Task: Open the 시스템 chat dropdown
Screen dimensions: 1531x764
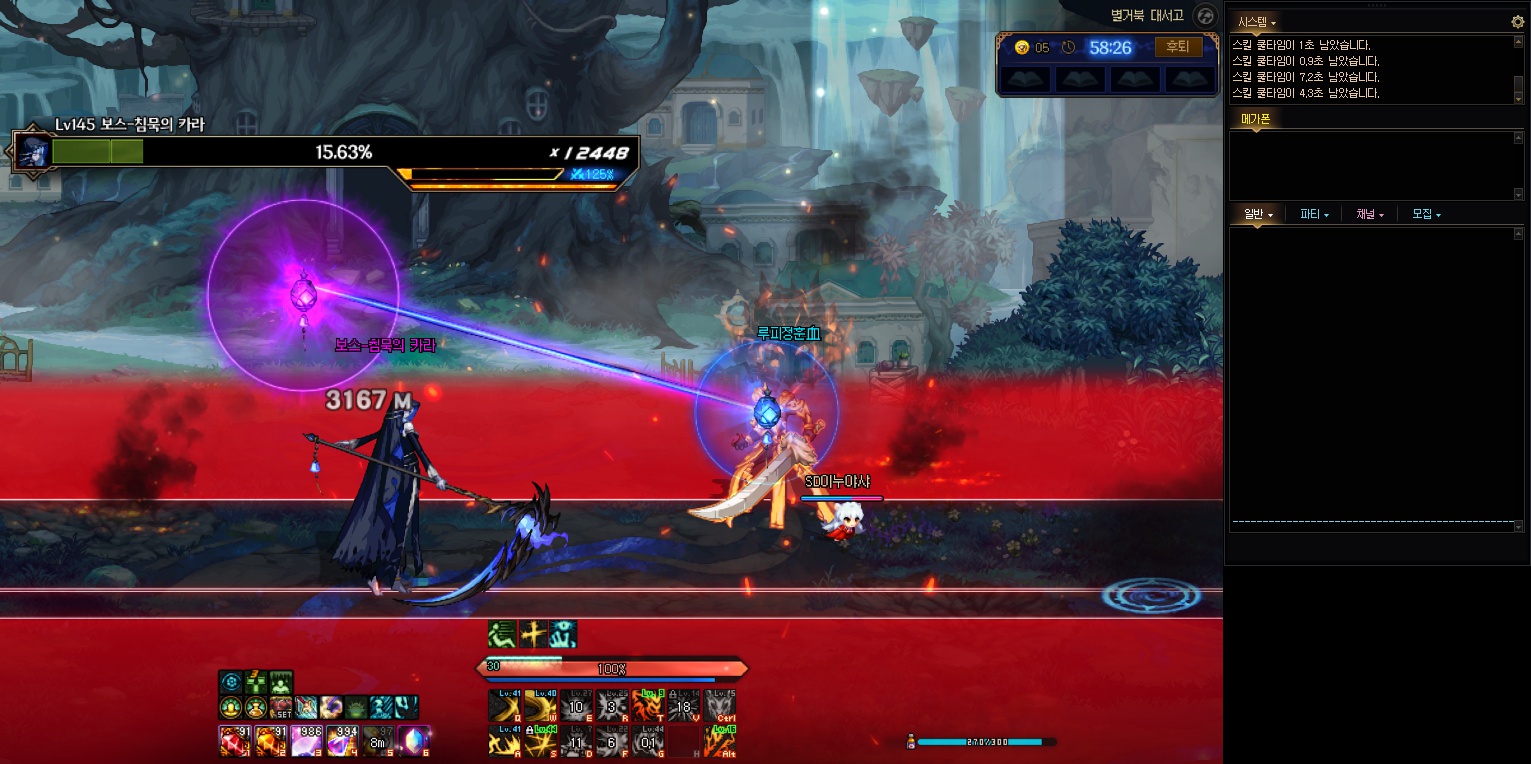Action: (x=1256, y=22)
